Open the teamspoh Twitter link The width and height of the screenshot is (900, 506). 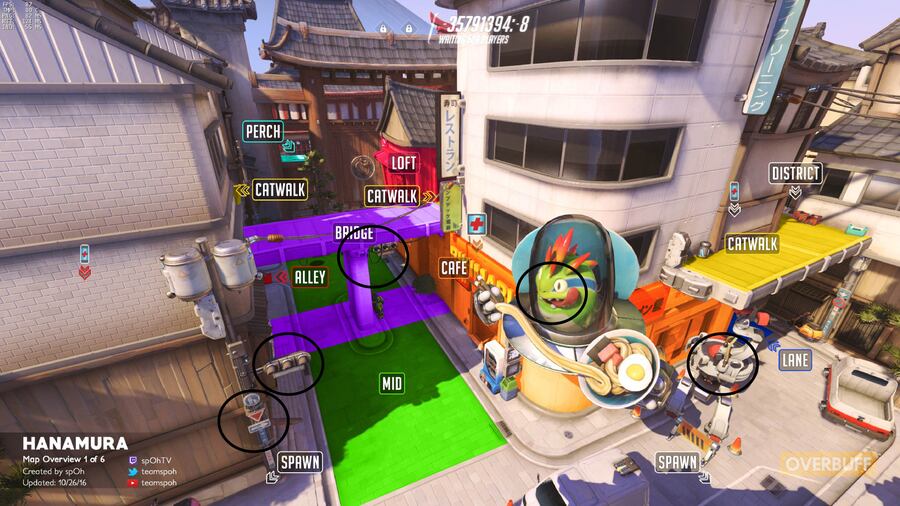159,469
